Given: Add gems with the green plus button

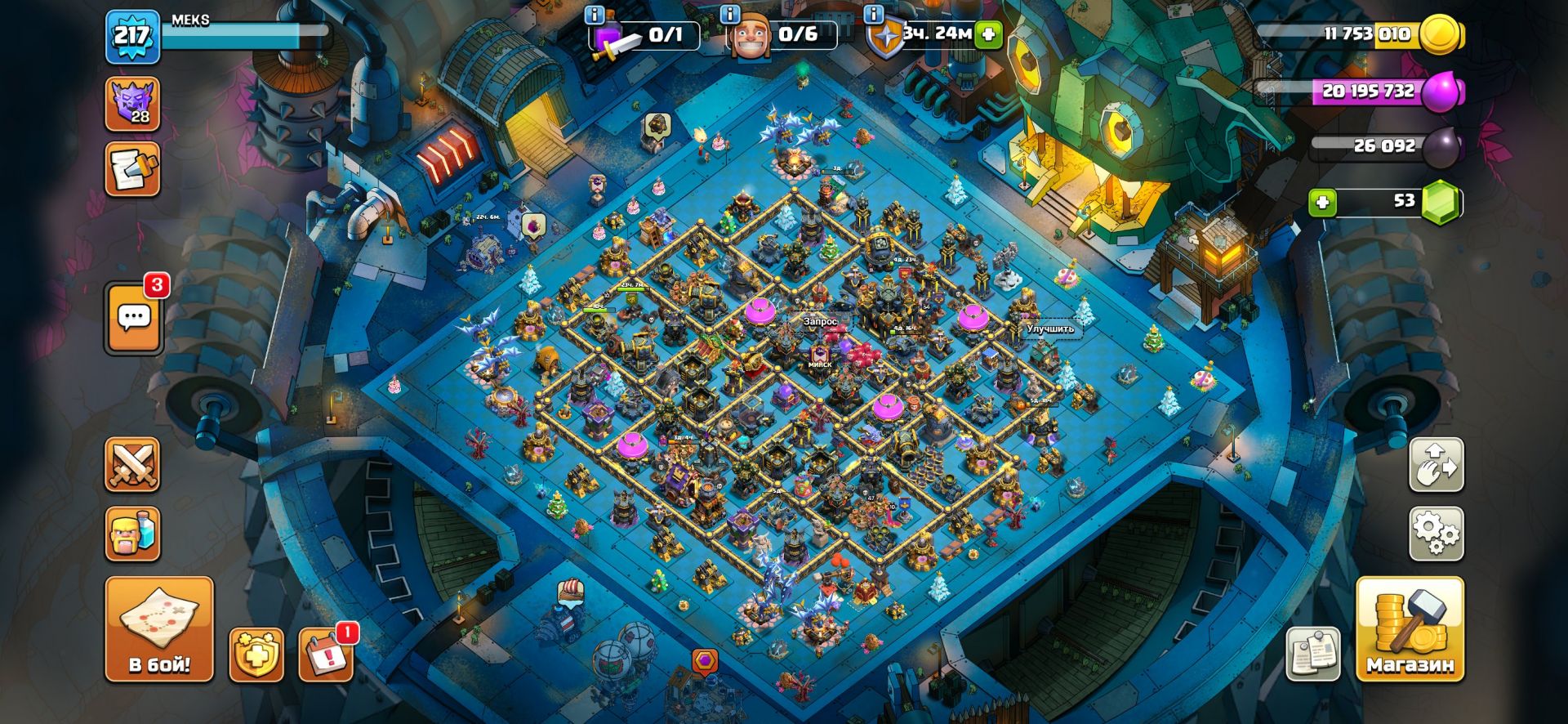Looking at the screenshot, I should 1322,202.
